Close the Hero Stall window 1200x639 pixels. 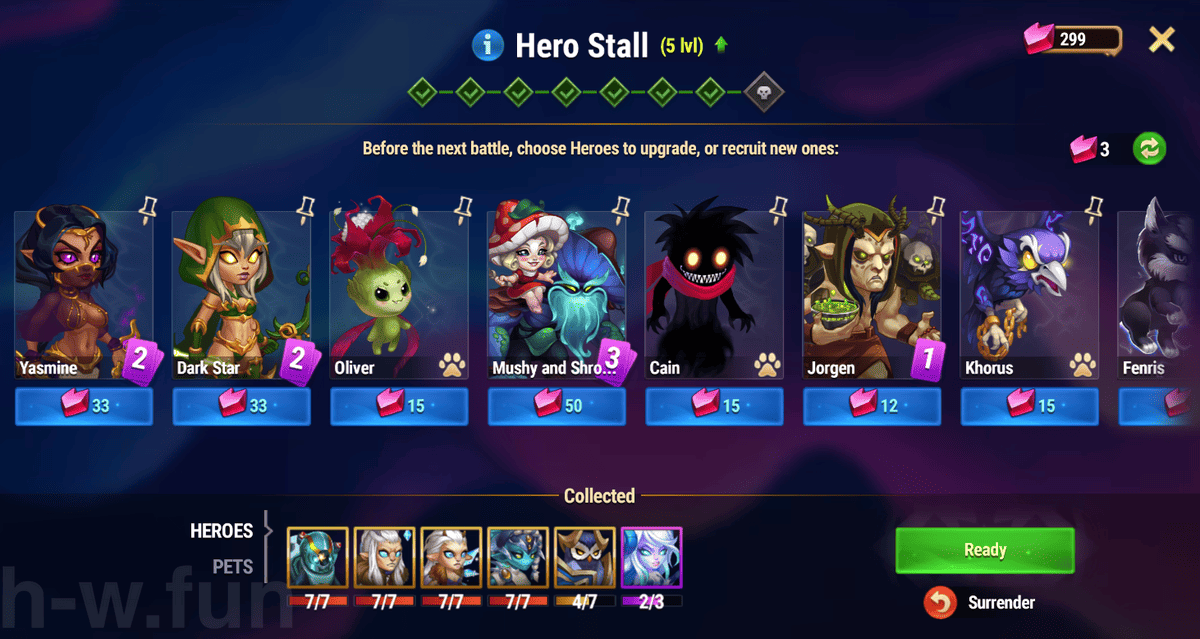pos(1161,40)
